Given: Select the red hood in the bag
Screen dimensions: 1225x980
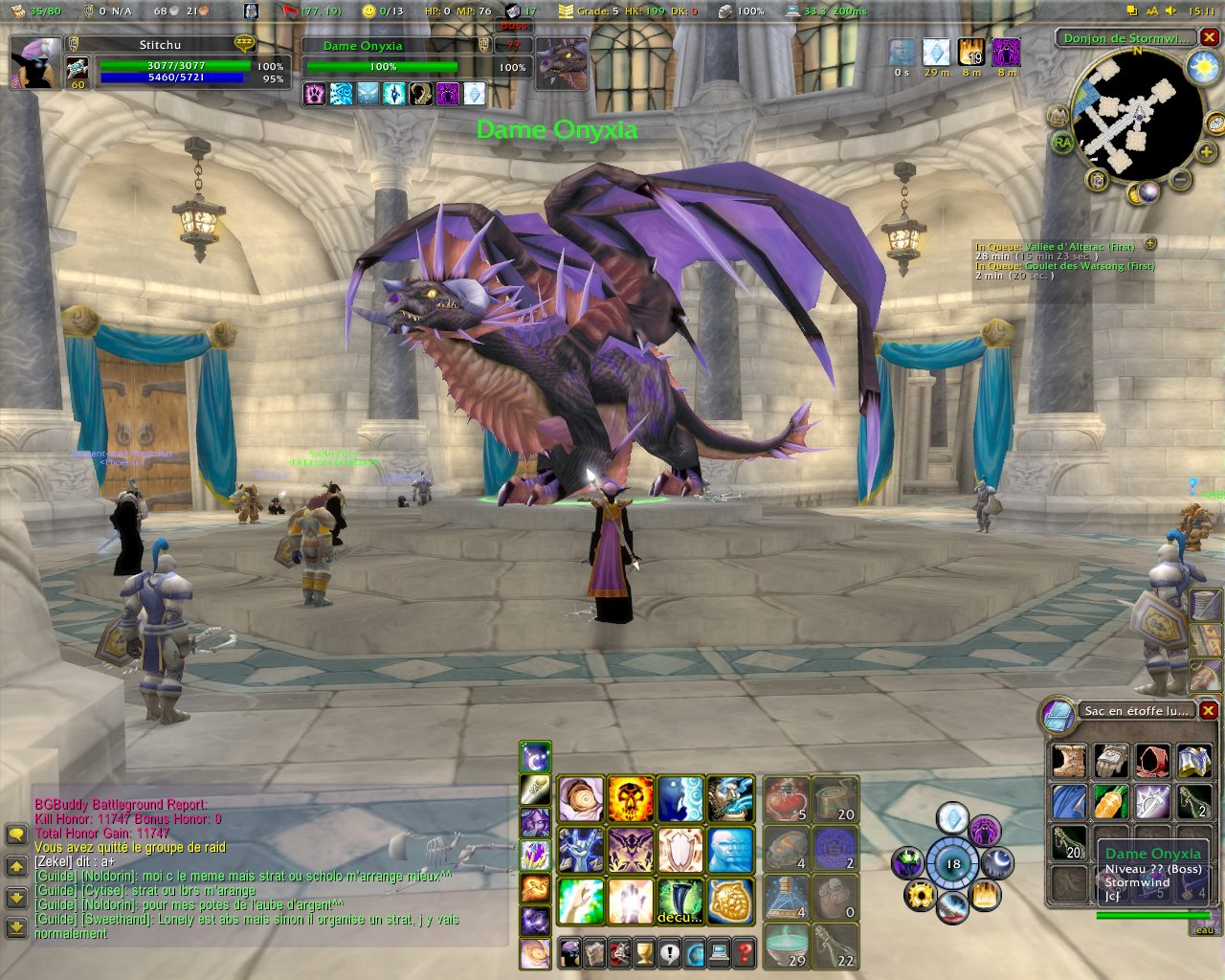Looking at the screenshot, I should [1153, 762].
